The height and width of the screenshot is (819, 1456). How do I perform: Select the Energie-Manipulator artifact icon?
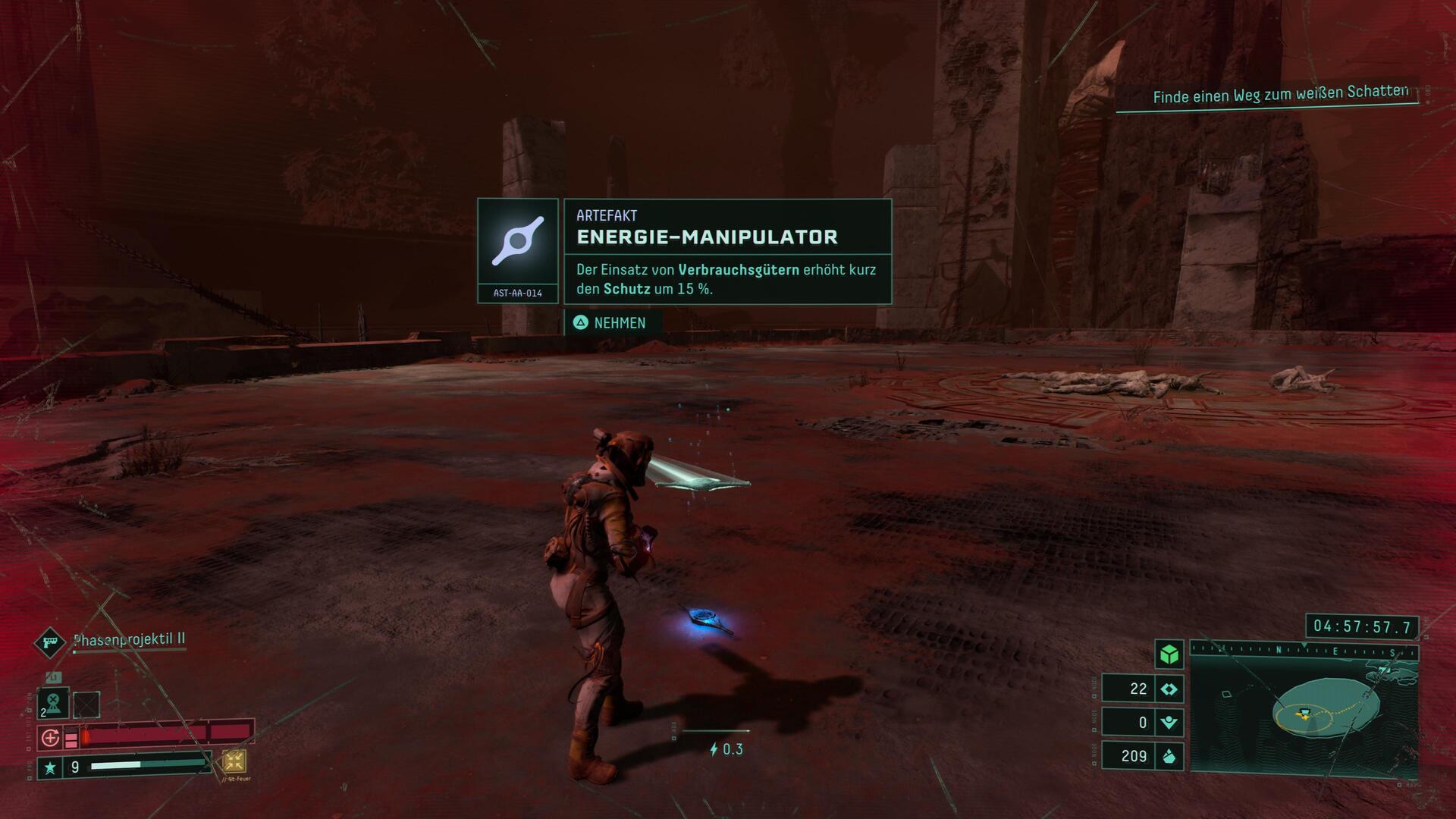pyautogui.click(x=517, y=242)
